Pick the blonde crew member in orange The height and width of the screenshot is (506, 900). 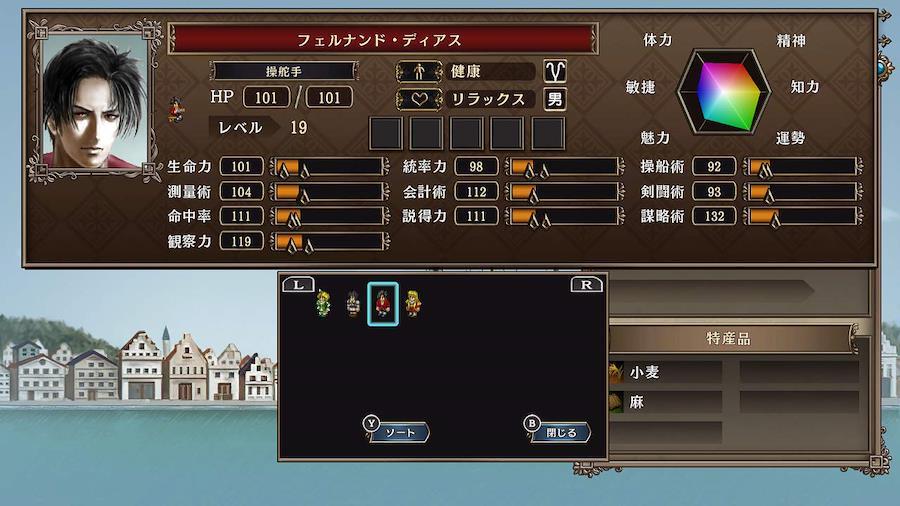(x=412, y=302)
